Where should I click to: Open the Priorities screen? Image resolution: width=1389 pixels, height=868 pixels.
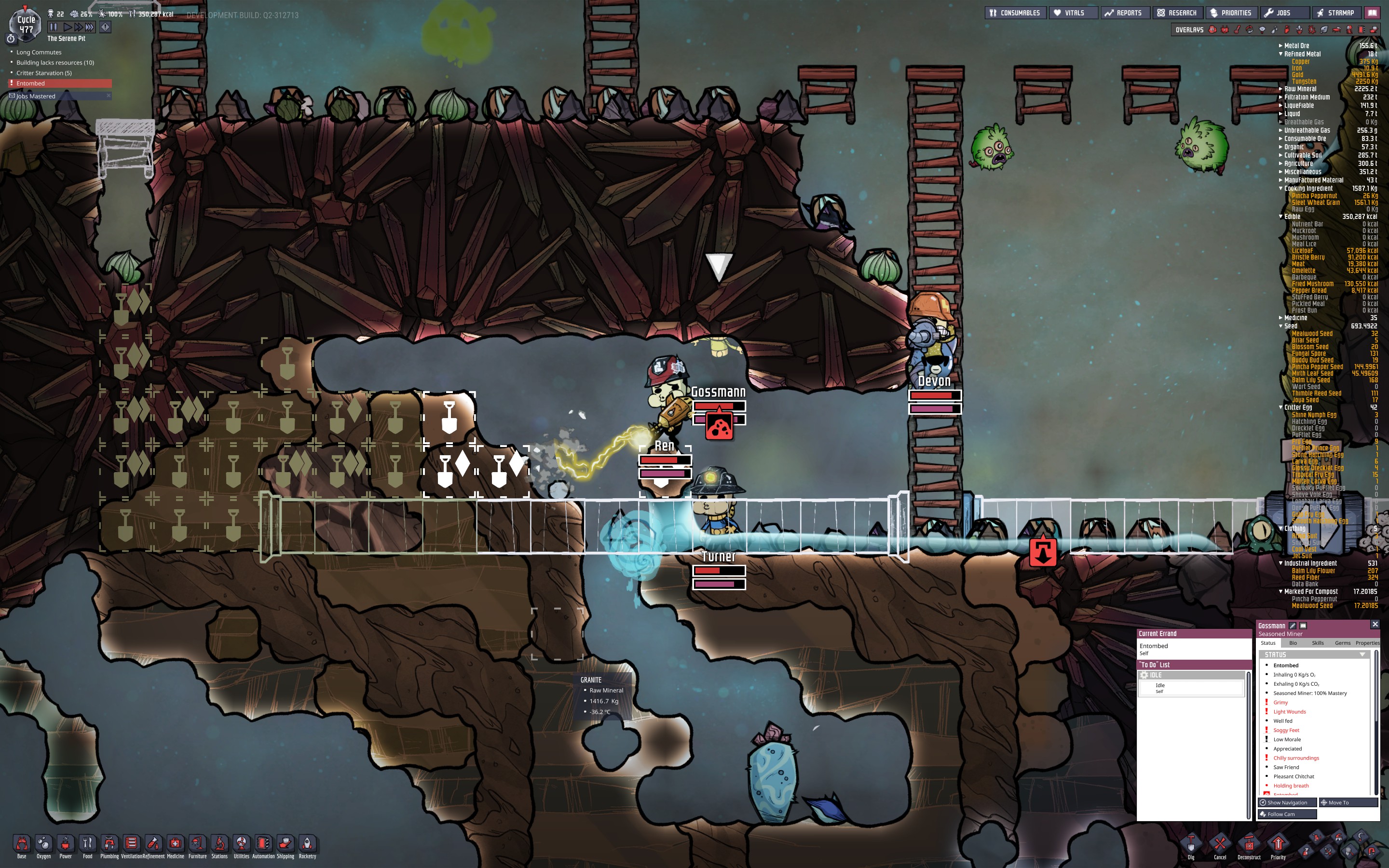pos(1231,13)
